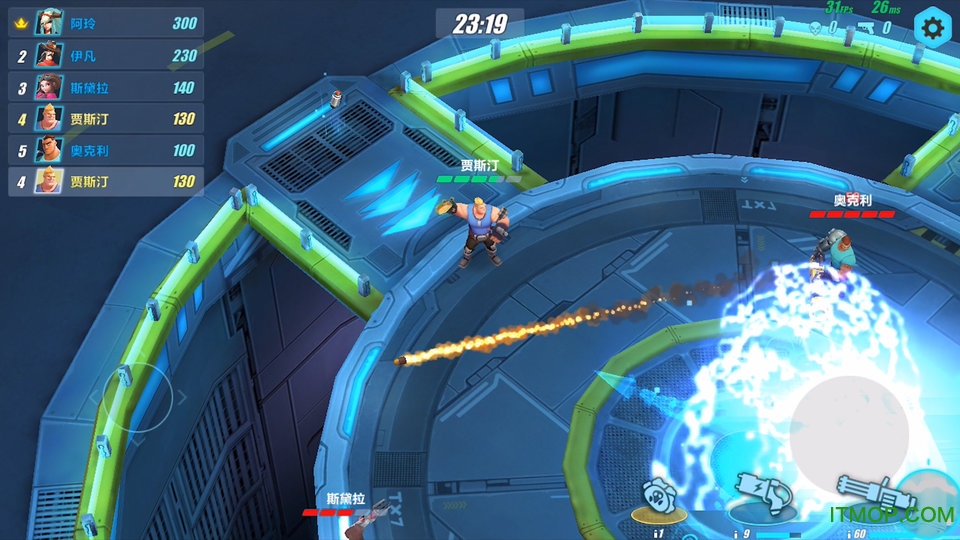Select top-ranked player 阿玲 on the scoreboard
The width and height of the screenshot is (960, 540).
(106, 23)
